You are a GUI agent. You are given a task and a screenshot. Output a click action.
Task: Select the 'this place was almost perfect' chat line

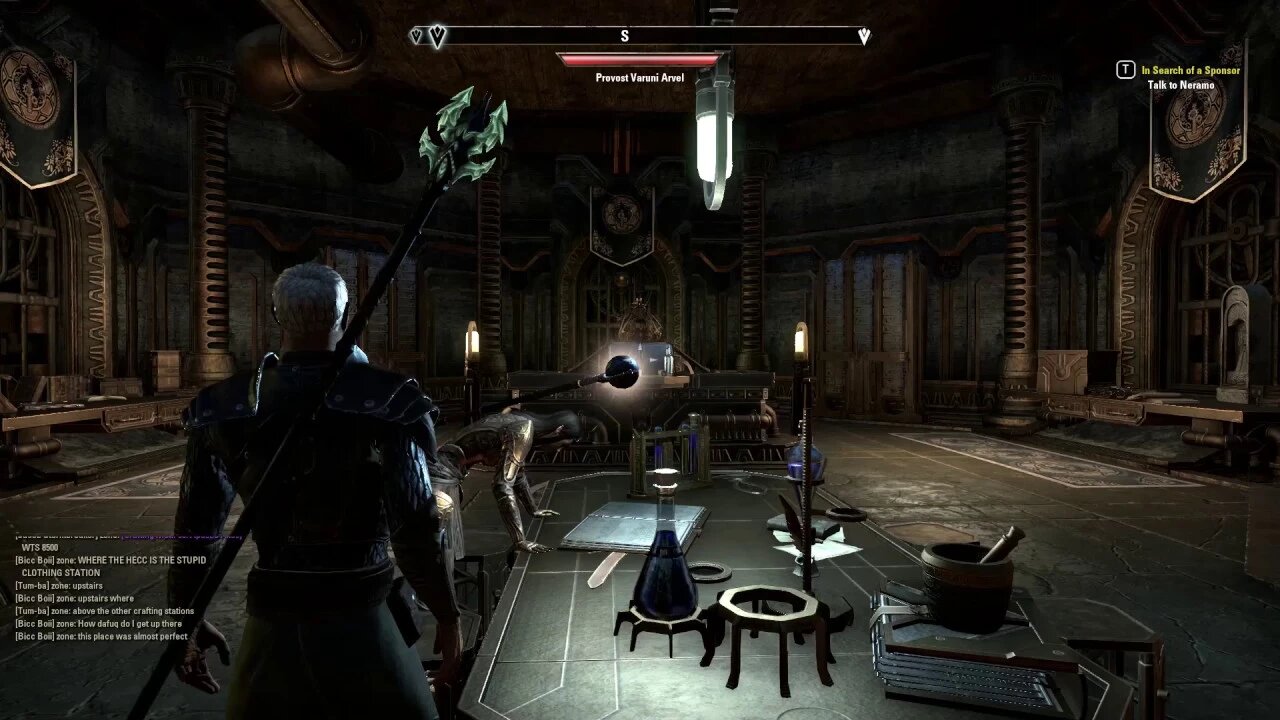click(x=102, y=636)
